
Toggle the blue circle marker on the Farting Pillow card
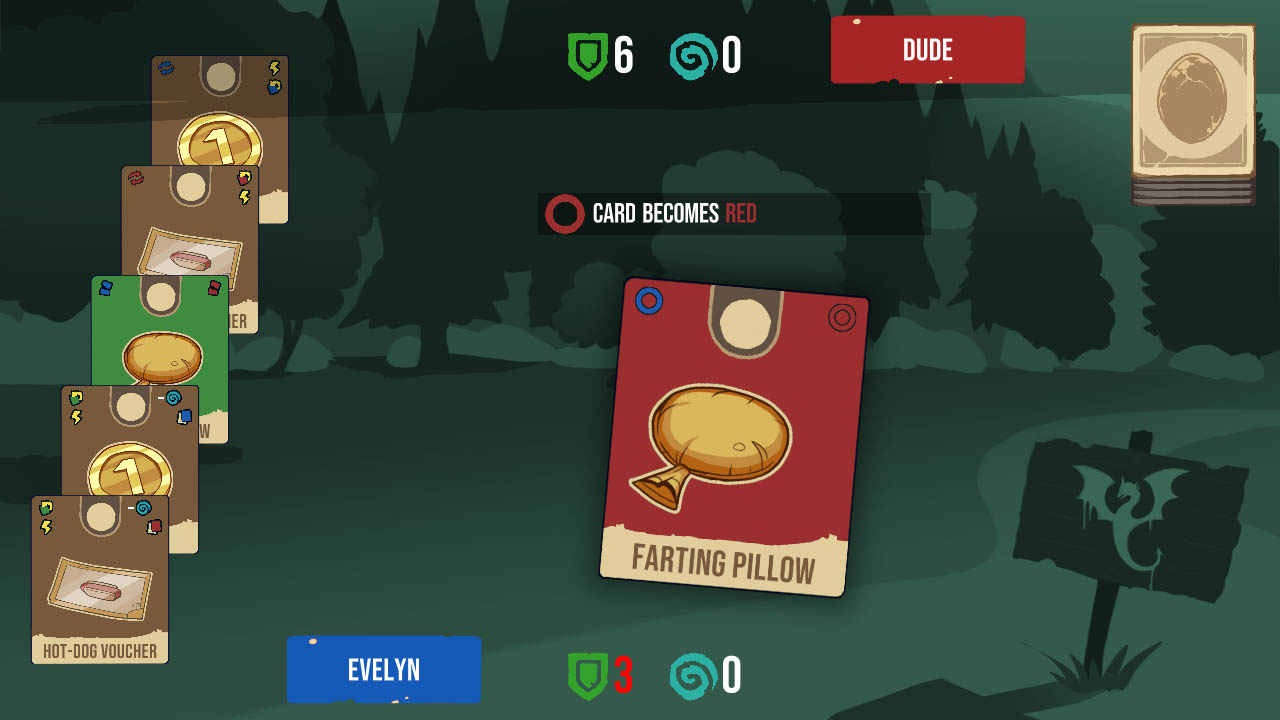(650, 299)
